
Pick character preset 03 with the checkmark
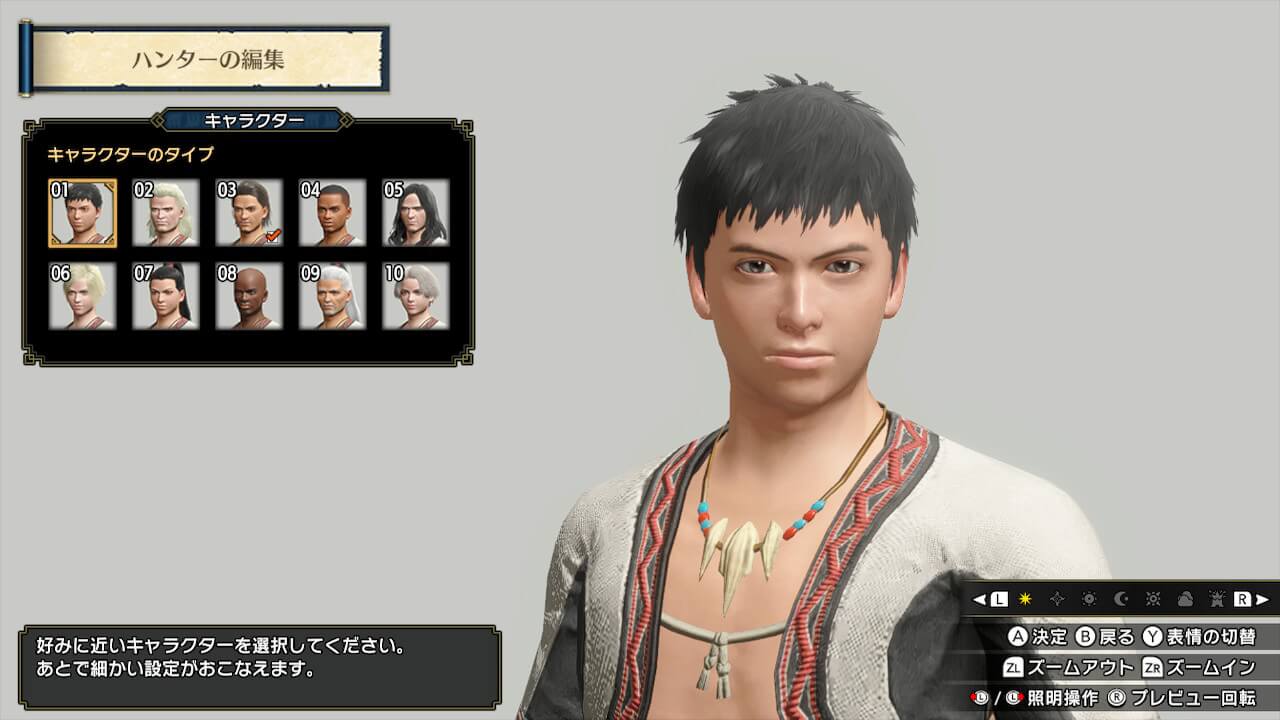(x=249, y=213)
